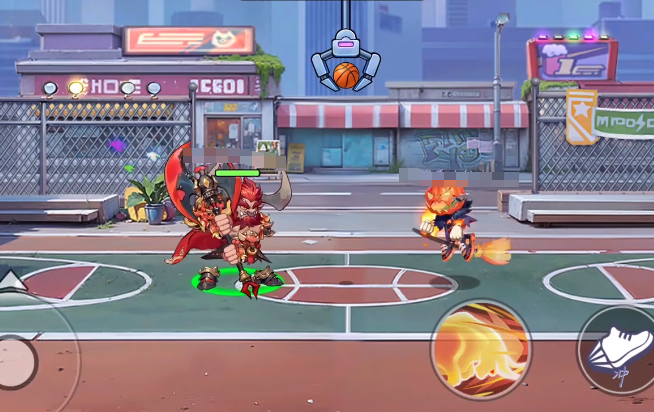Click the virtual joystick knob
Screen dimensions: 654x412
point(14,356)
